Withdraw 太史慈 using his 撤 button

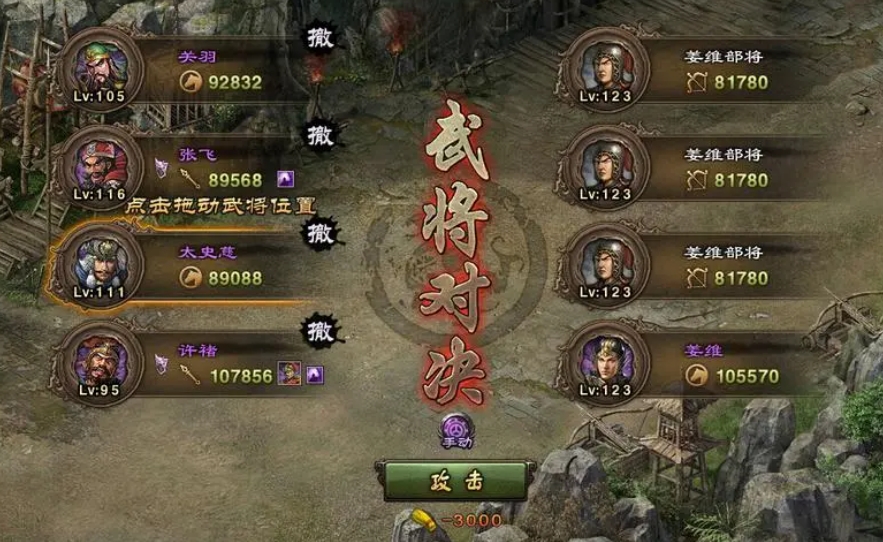[321, 233]
